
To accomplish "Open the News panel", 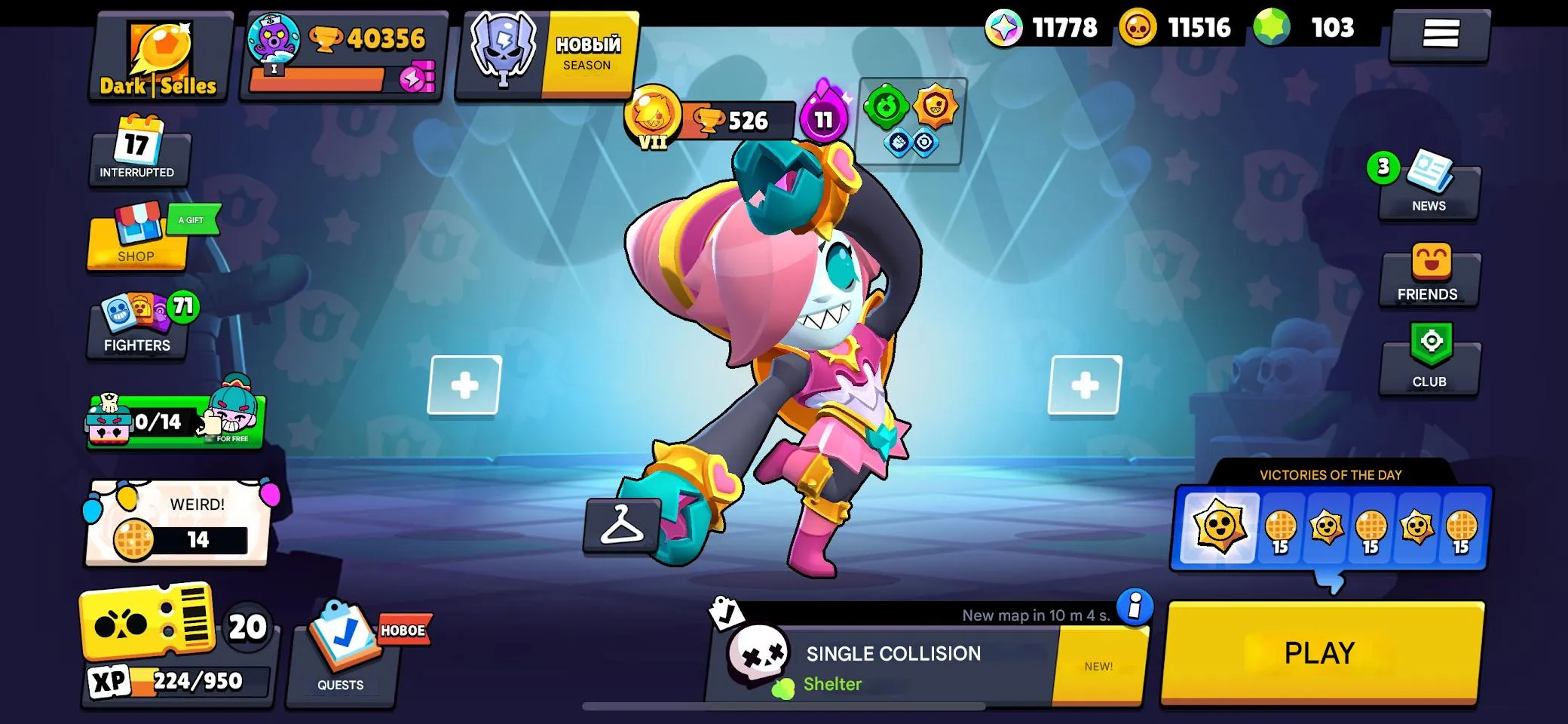I will coord(1429,185).
